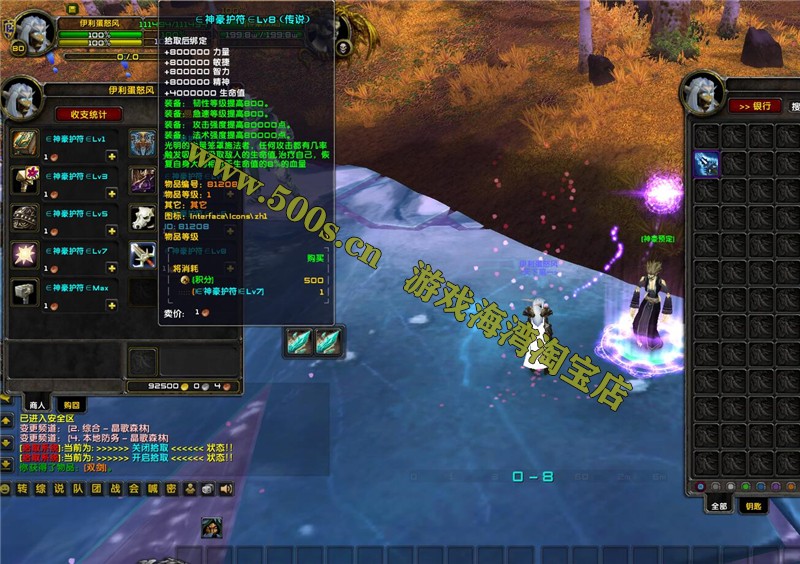Choose the 神豪护符 Lv3 merchant item
The width and height of the screenshot is (800, 564).
(25, 180)
